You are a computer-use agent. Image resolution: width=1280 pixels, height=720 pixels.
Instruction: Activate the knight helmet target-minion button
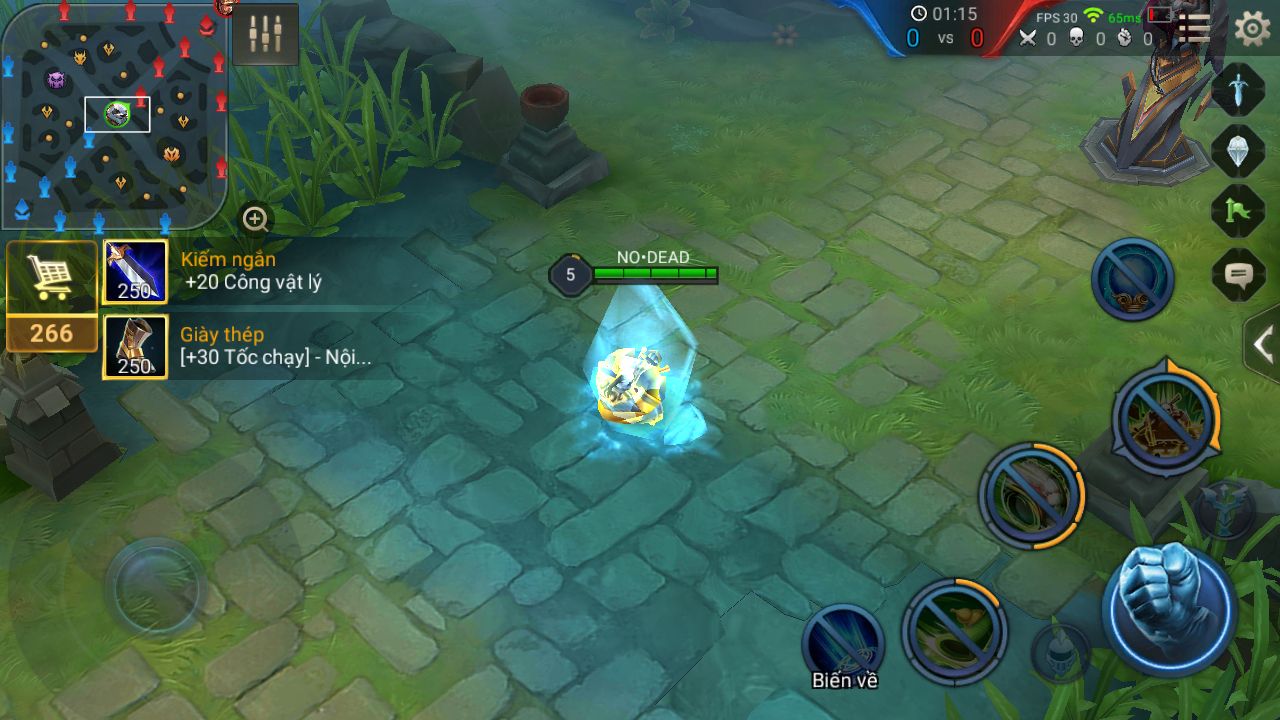(1059, 653)
